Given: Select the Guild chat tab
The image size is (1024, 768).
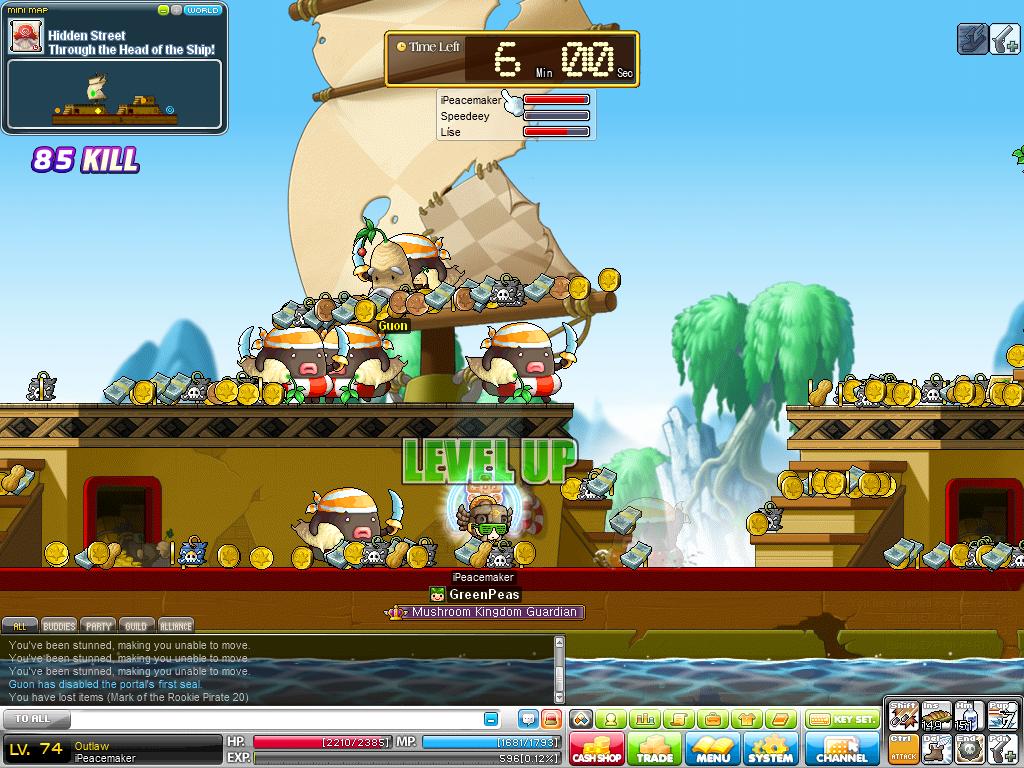Looking at the screenshot, I should tap(136, 626).
